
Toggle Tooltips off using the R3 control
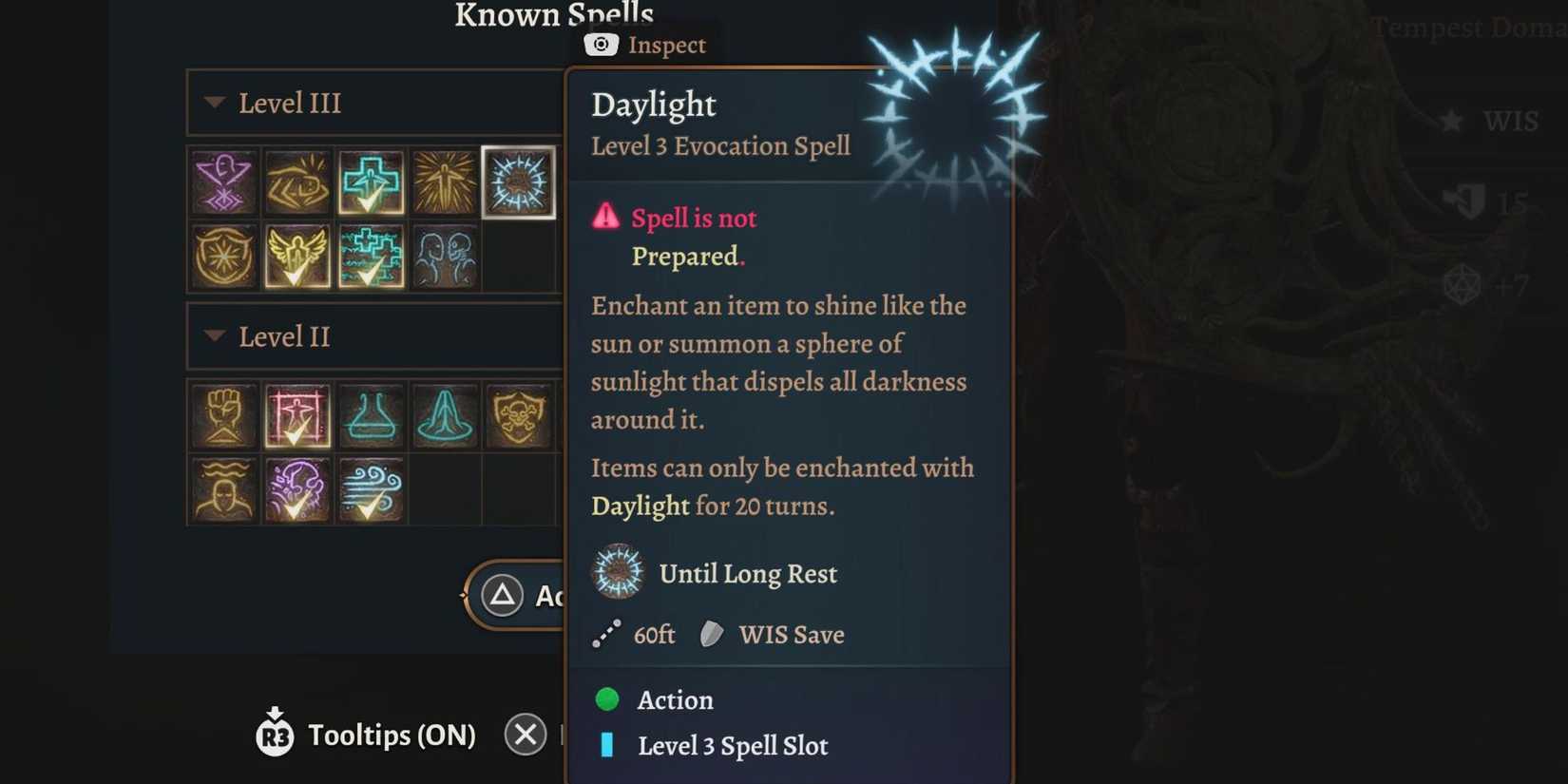275,735
